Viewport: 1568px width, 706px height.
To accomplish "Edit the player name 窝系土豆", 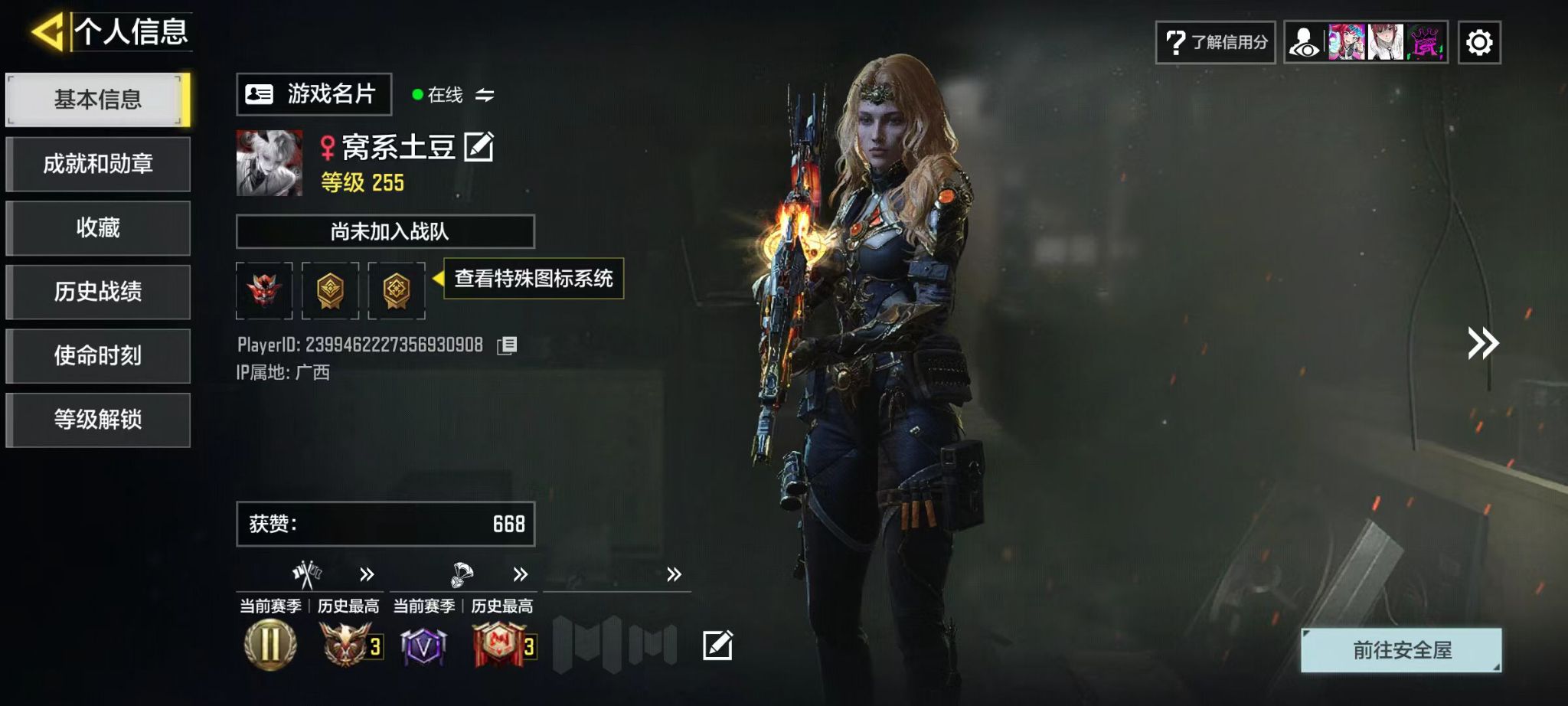I will pos(479,147).
